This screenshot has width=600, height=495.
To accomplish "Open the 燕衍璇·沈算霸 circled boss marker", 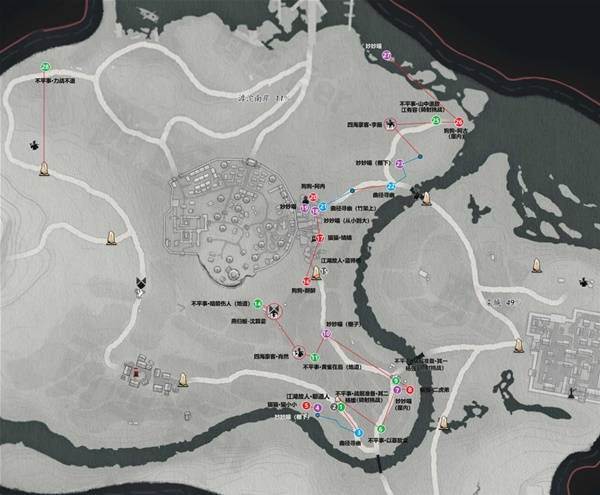I will coord(273,309).
